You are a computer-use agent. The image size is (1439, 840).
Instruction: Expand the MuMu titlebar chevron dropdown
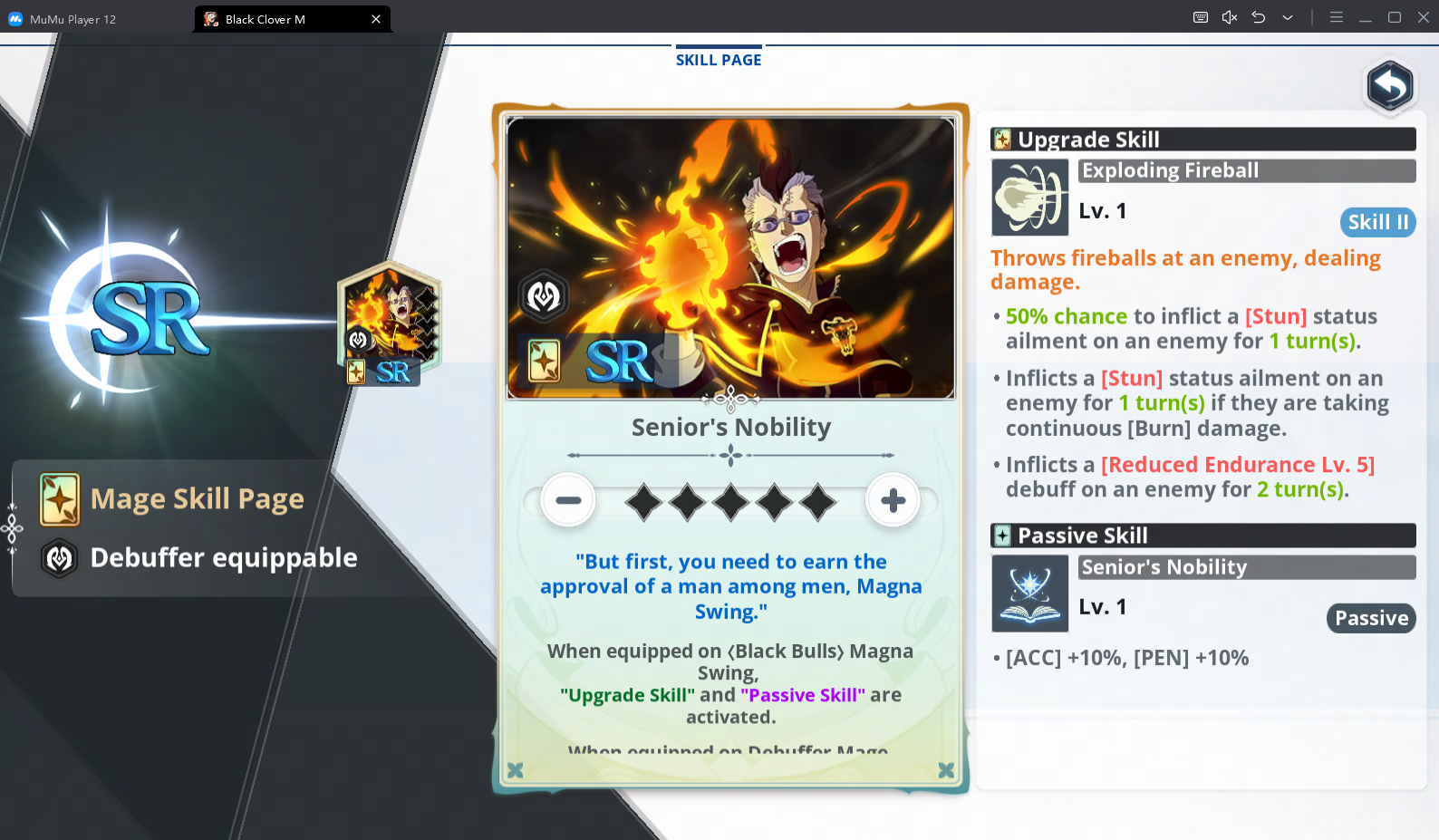click(1288, 17)
